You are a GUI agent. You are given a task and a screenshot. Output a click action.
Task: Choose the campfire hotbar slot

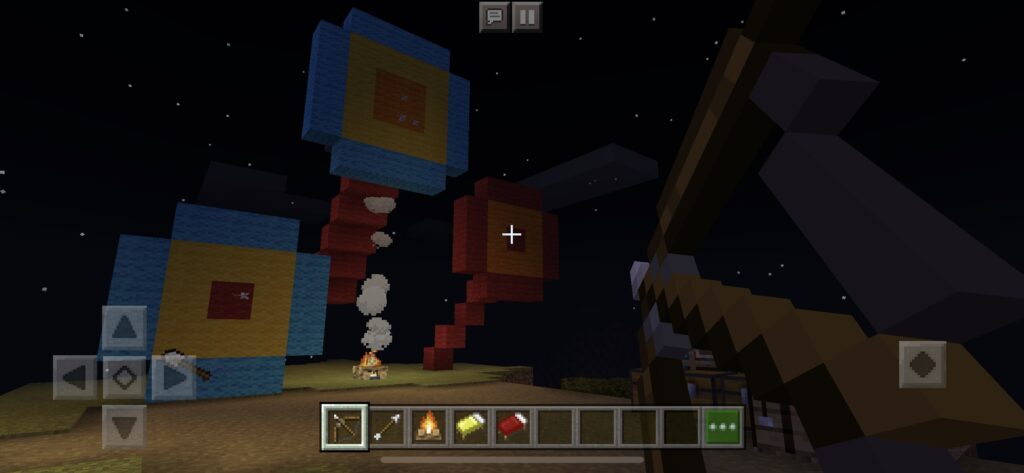pos(429,425)
